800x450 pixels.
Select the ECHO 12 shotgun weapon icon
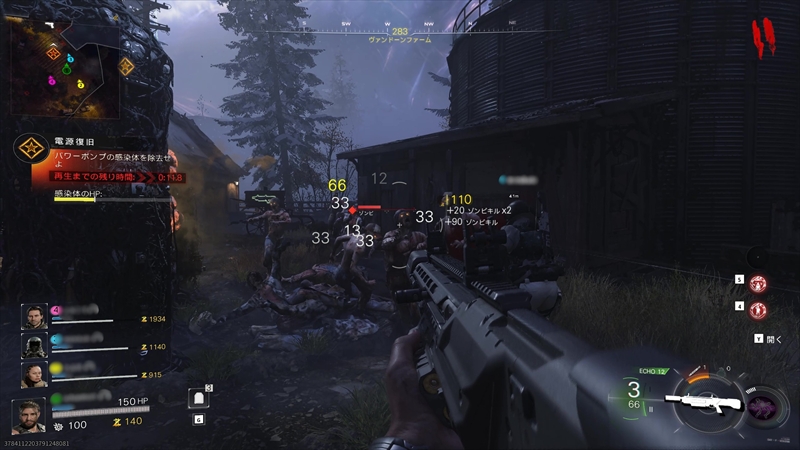[707, 400]
